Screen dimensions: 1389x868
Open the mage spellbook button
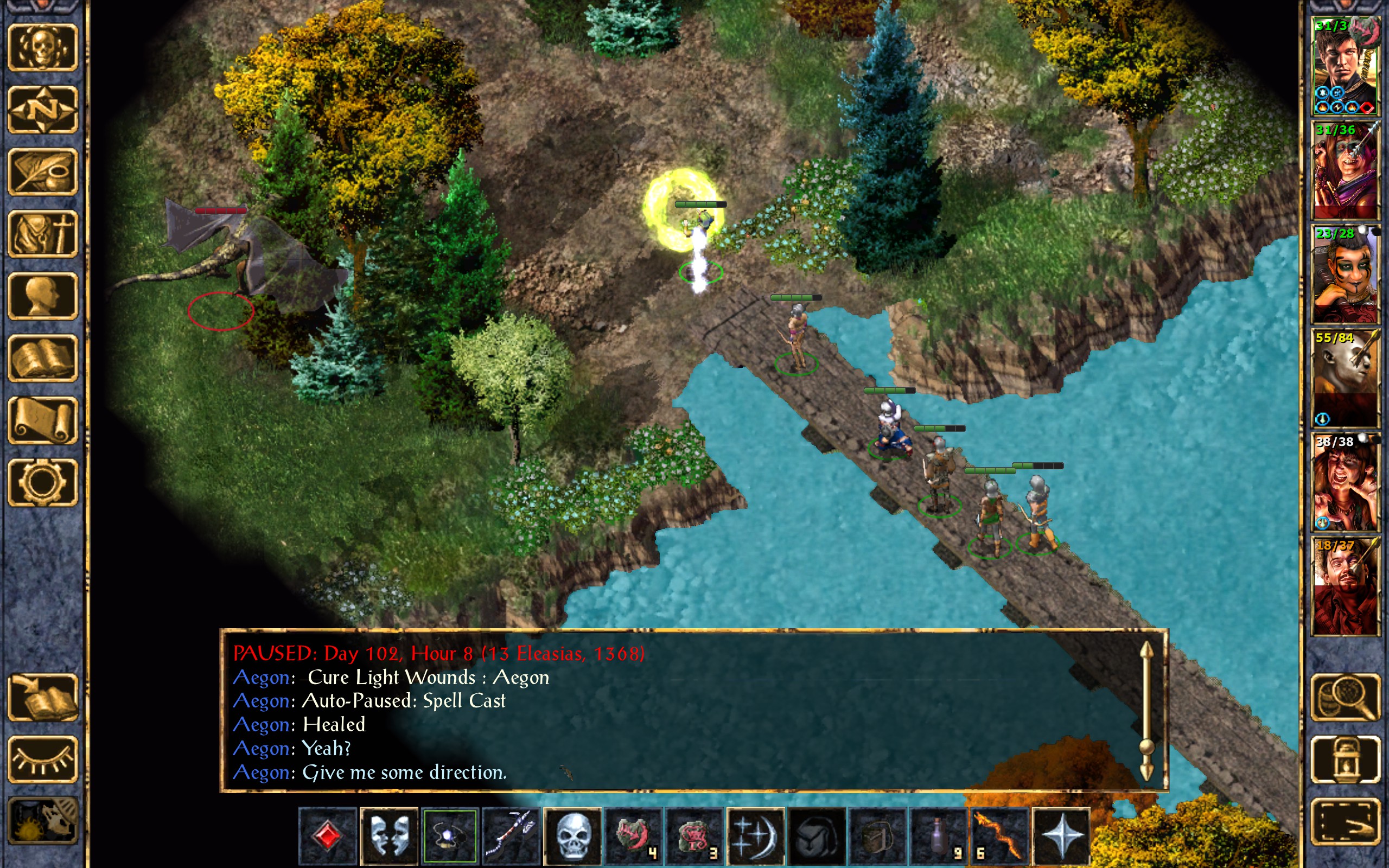pos(42,358)
